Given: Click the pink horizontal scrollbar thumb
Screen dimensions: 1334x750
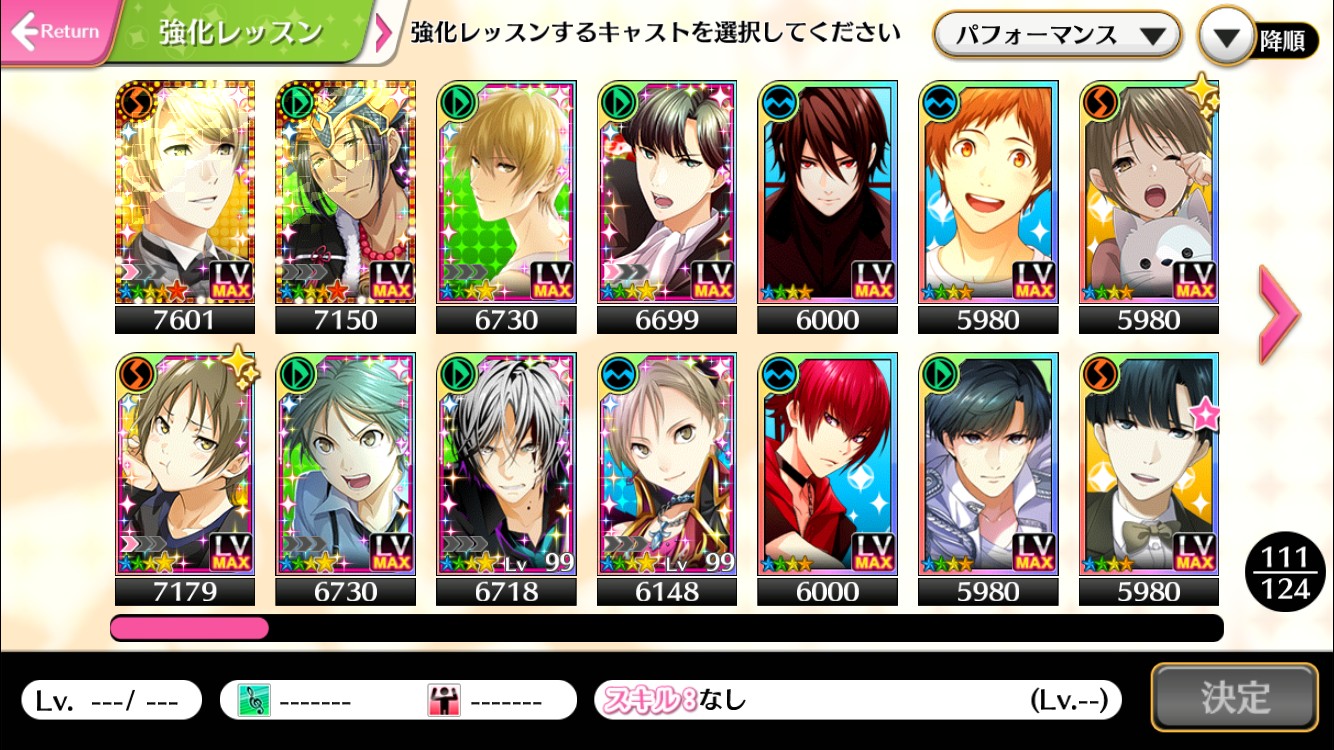Looking at the screenshot, I should 189,628.
